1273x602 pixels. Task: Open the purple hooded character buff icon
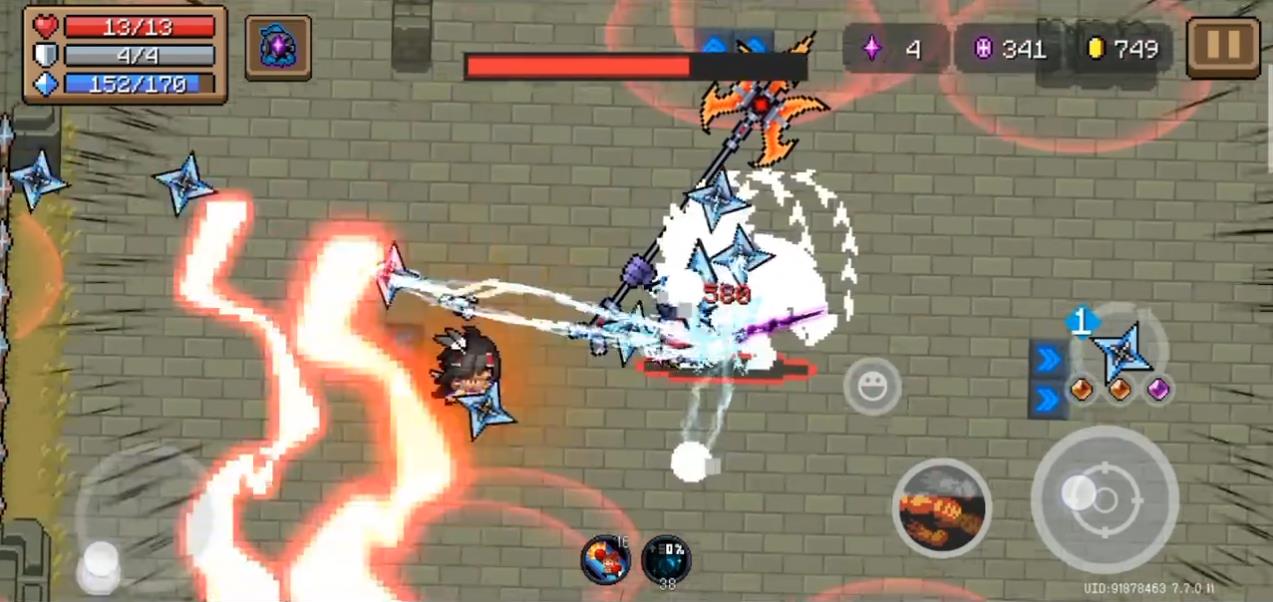tap(277, 47)
